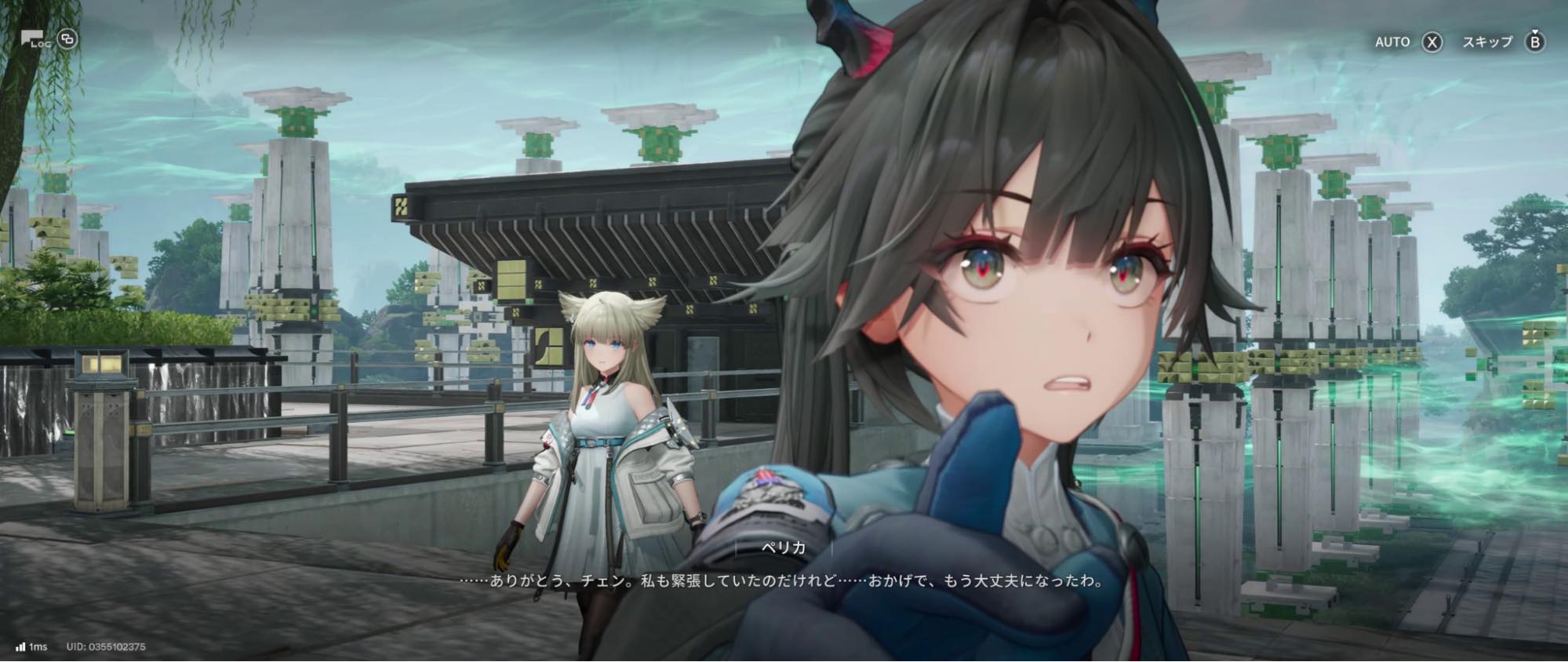Viewport: 1568px width, 662px height.
Task: Click the screen-switch icon beside Log
Action: coord(67,39)
